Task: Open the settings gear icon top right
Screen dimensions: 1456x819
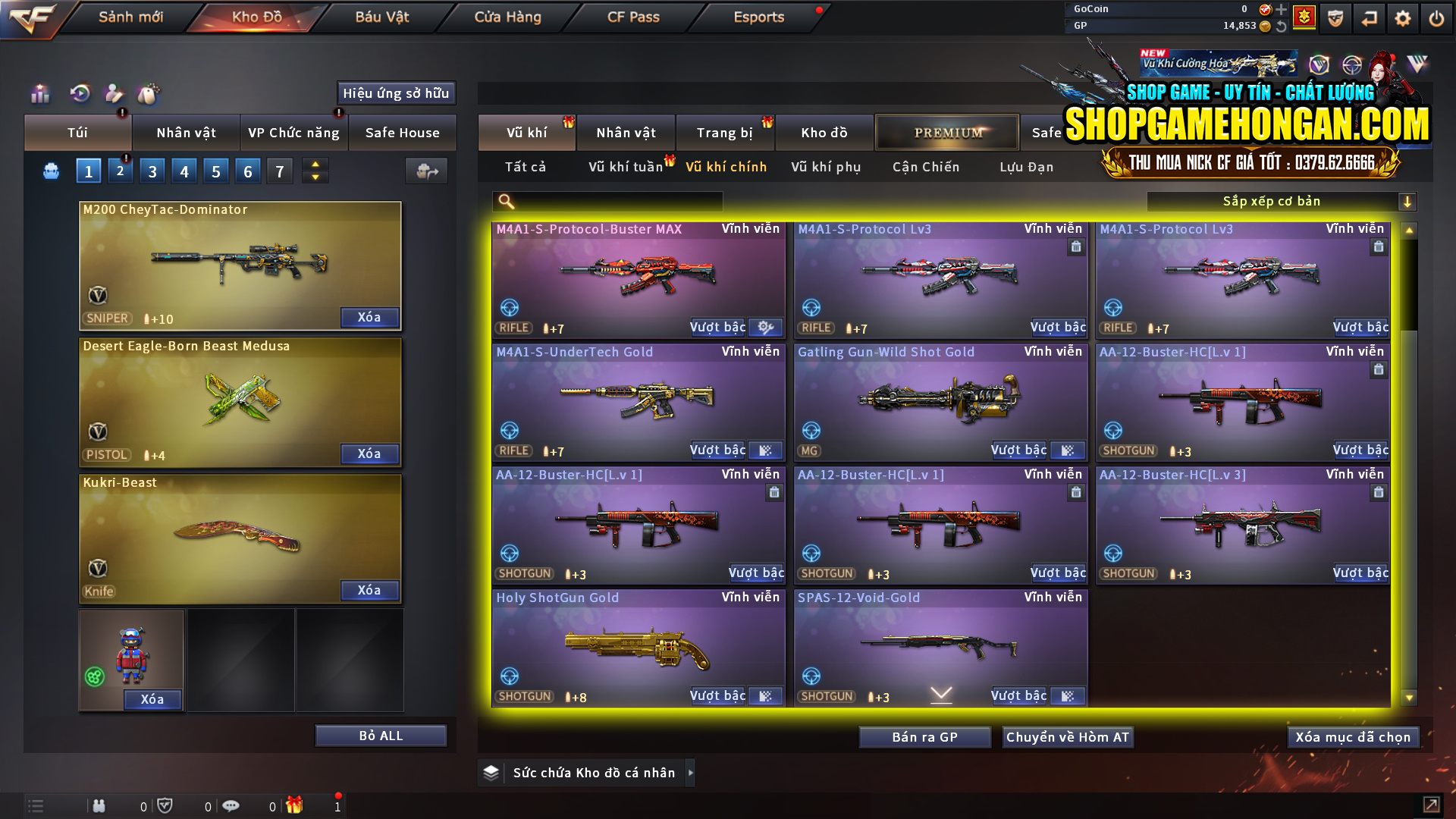Action: [x=1403, y=17]
